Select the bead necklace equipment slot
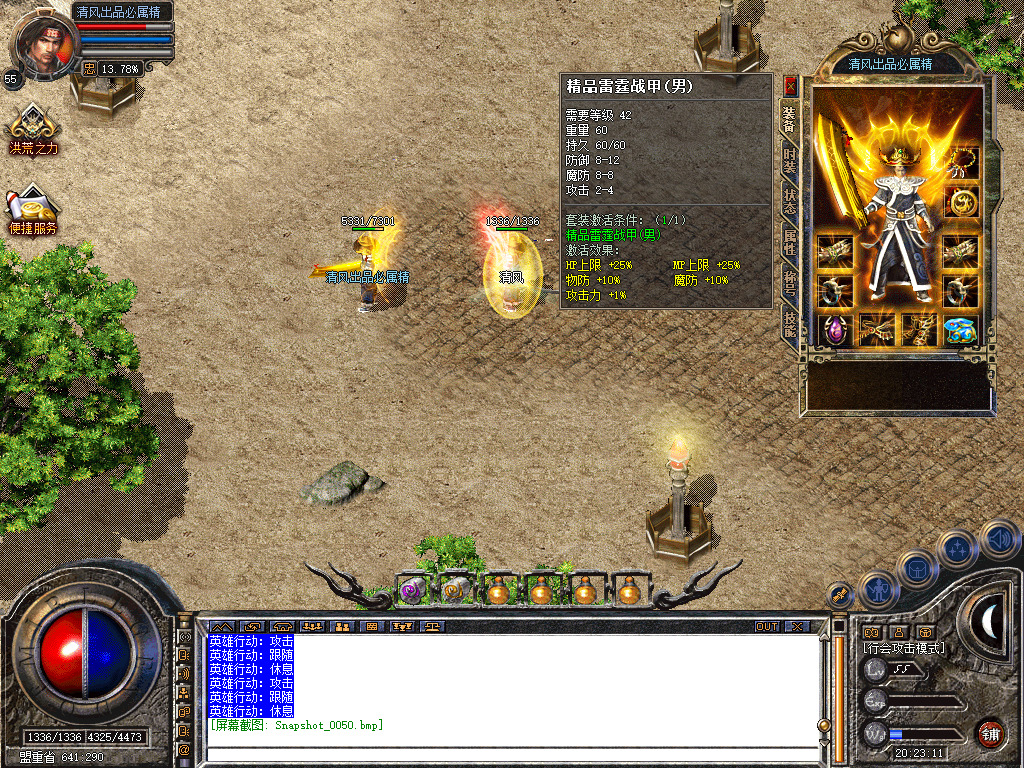 962,161
